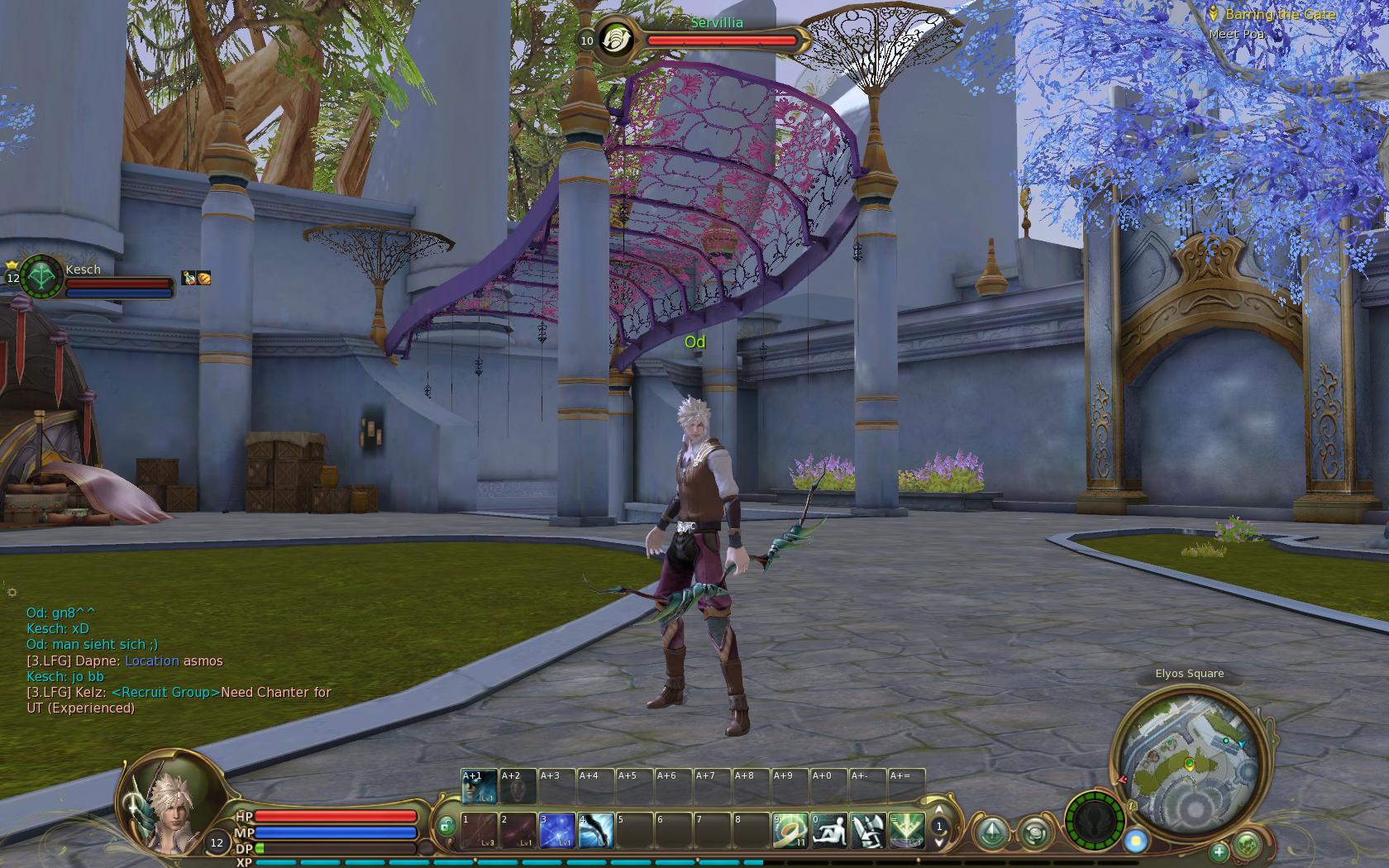Image resolution: width=1389 pixels, height=868 pixels.
Task: Click the Recruit Group link in chat
Action: click(x=166, y=692)
